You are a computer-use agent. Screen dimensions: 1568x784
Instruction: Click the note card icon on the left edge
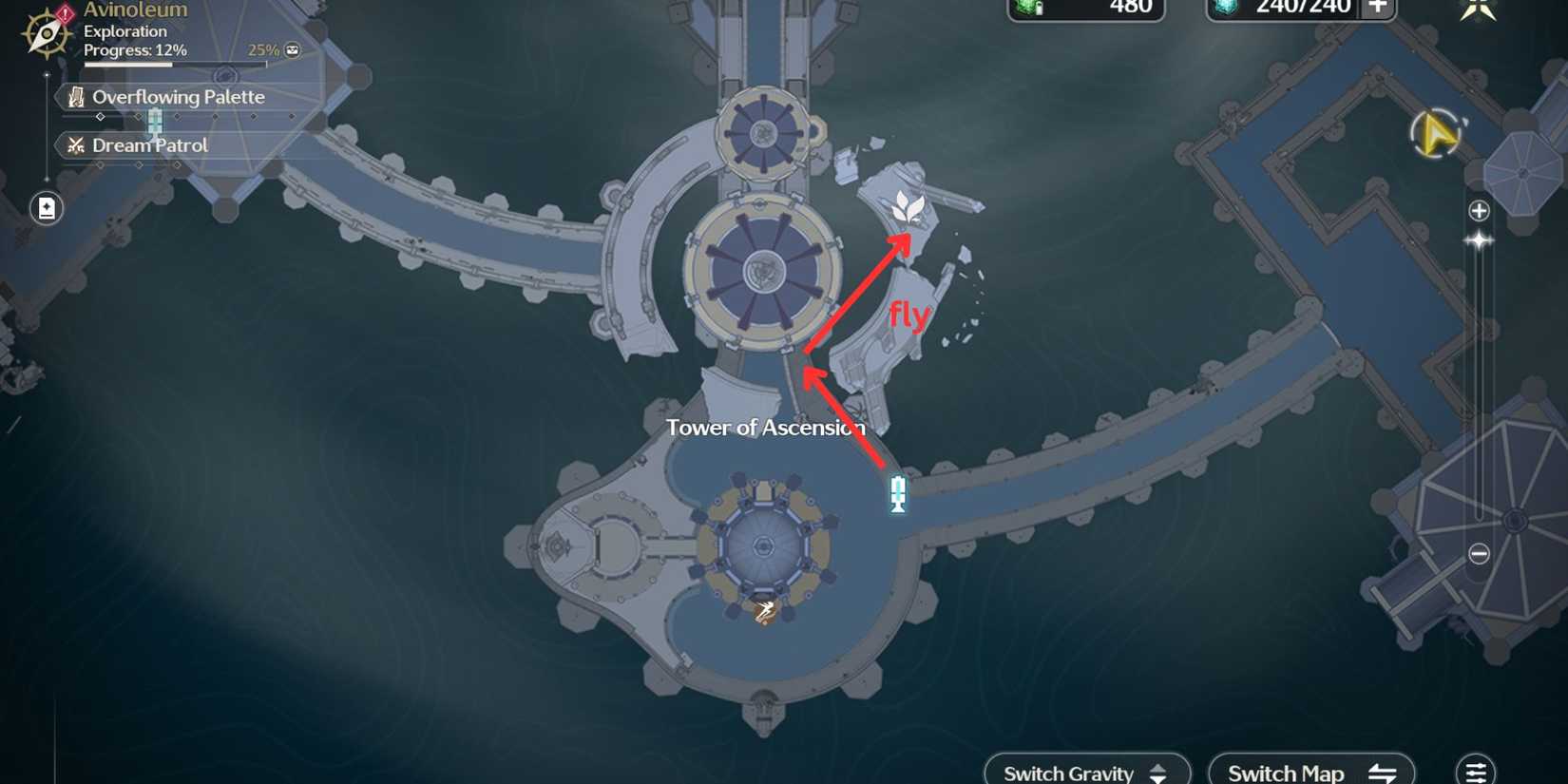point(46,208)
